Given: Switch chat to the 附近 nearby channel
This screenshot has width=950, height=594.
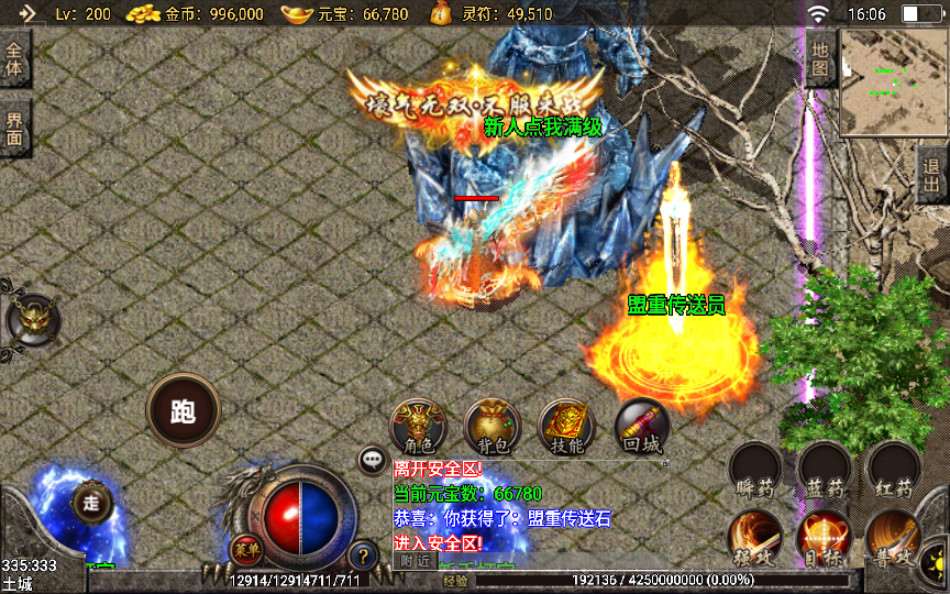Looking at the screenshot, I should (415, 562).
